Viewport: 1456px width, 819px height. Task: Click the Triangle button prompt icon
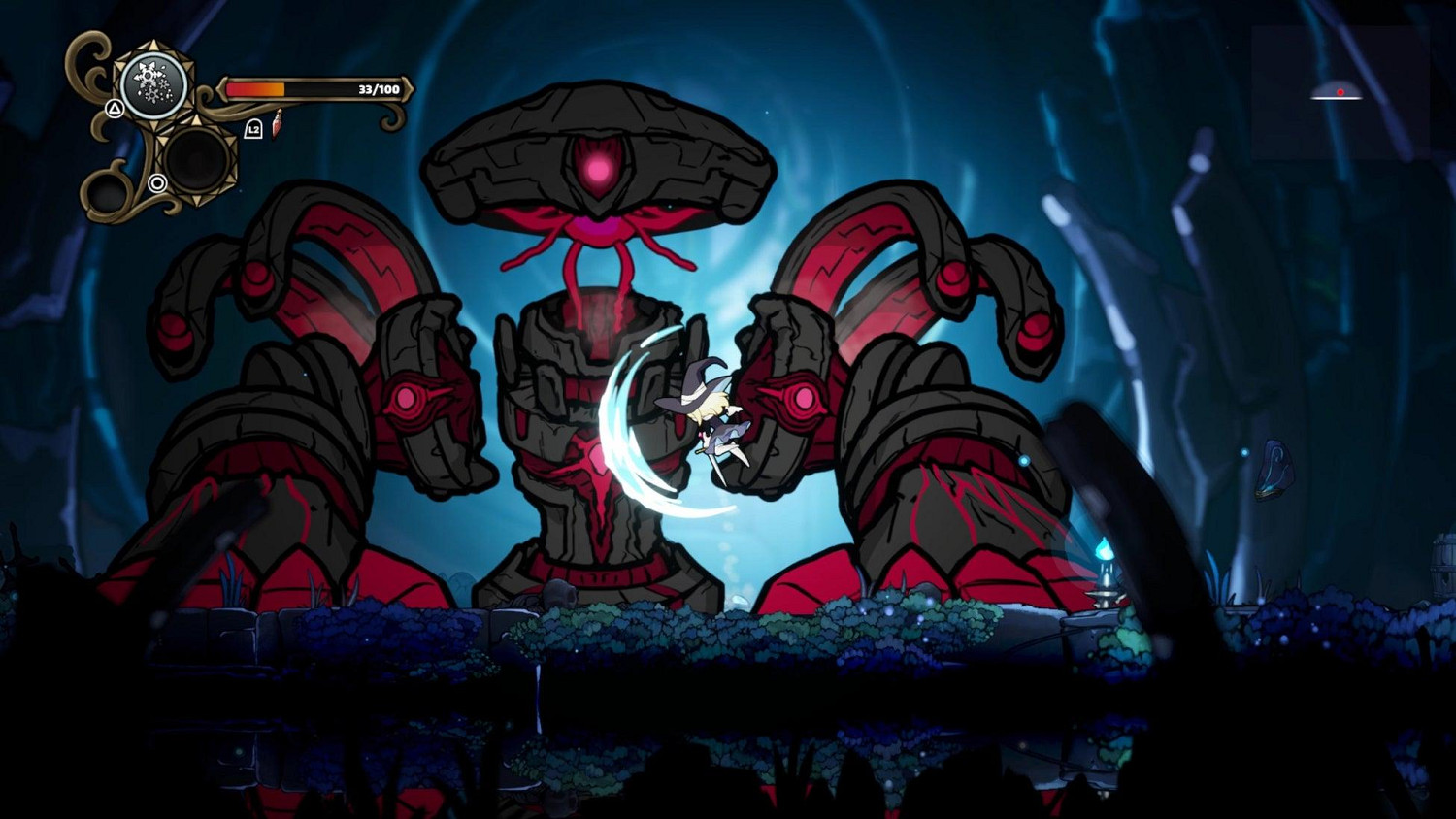pyautogui.click(x=115, y=109)
